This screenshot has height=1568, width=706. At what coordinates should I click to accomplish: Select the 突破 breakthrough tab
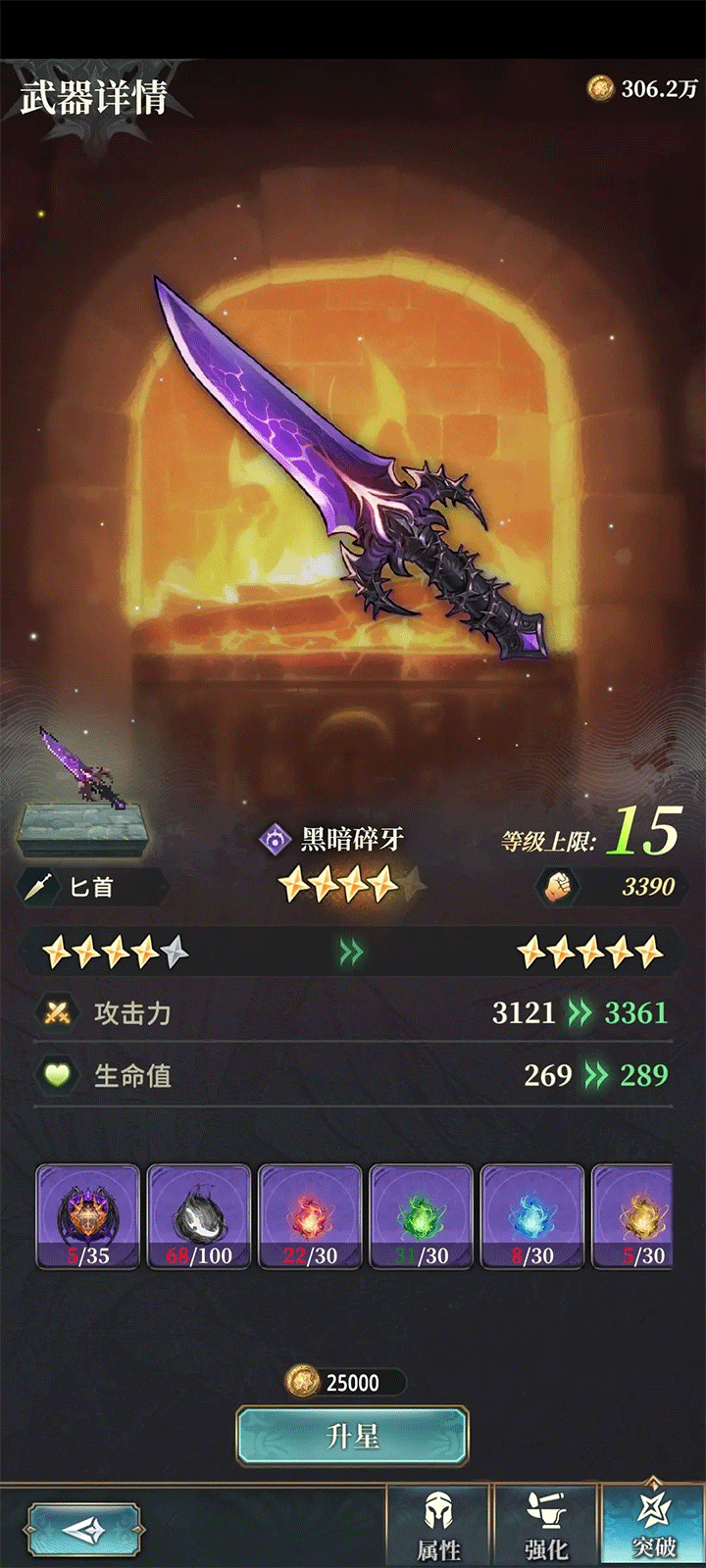point(653,1527)
